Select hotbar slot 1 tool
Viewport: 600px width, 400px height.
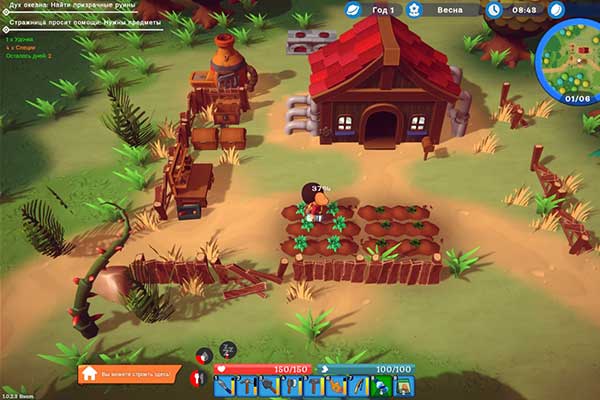224,386
